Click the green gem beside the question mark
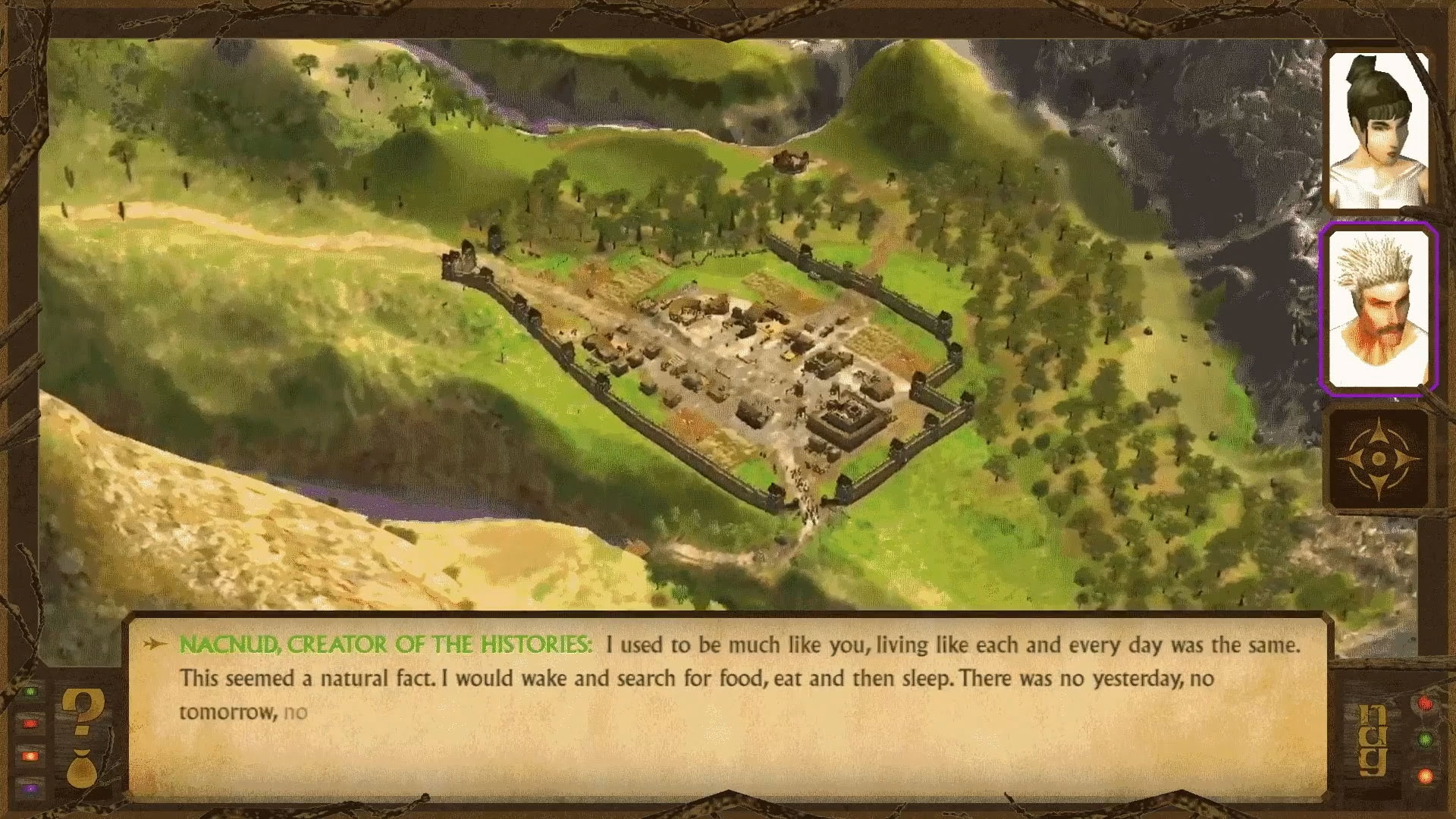The image size is (1456, 819). tap(30, 692)
